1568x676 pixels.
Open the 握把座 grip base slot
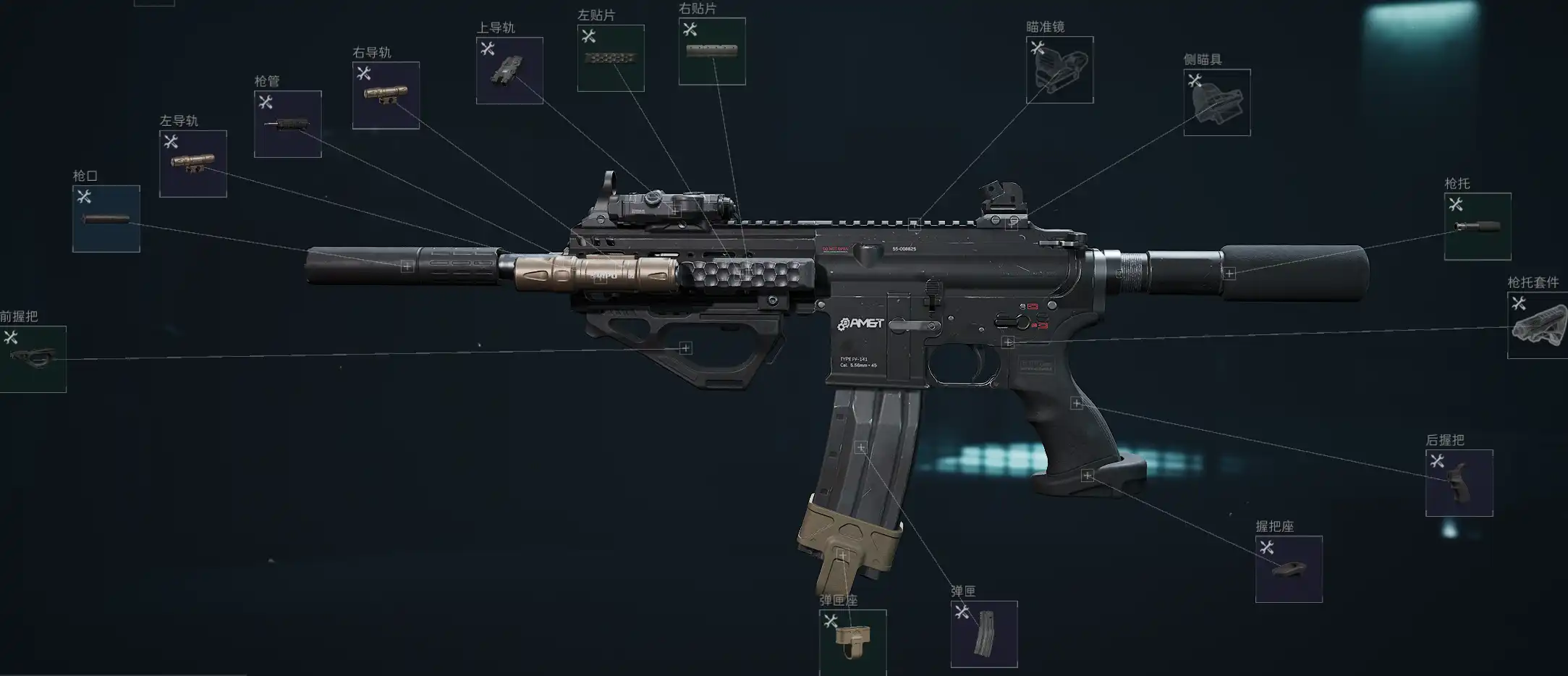coord(1289,569)
